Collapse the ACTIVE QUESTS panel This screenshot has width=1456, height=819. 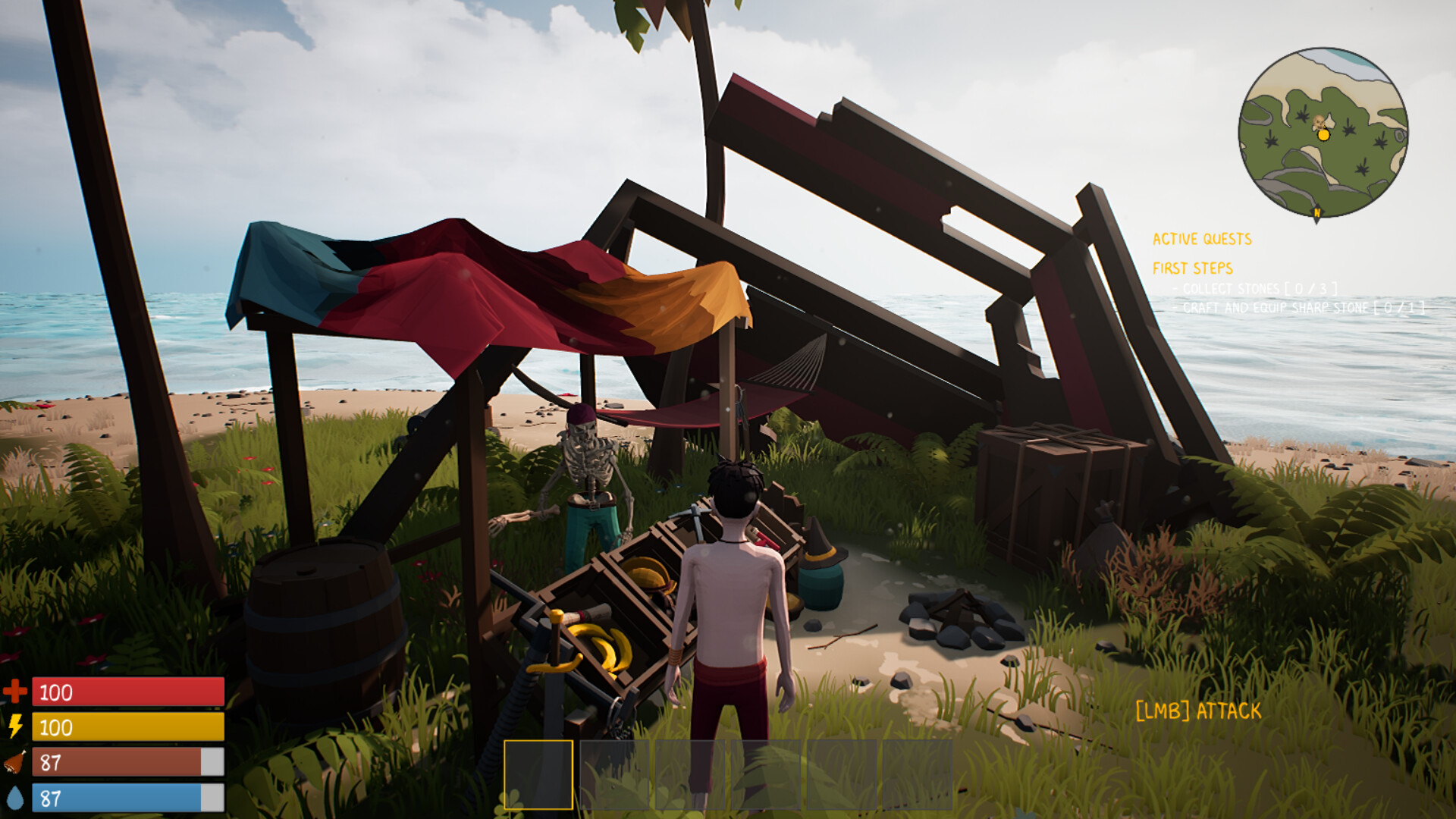[x=1203, y=238]
